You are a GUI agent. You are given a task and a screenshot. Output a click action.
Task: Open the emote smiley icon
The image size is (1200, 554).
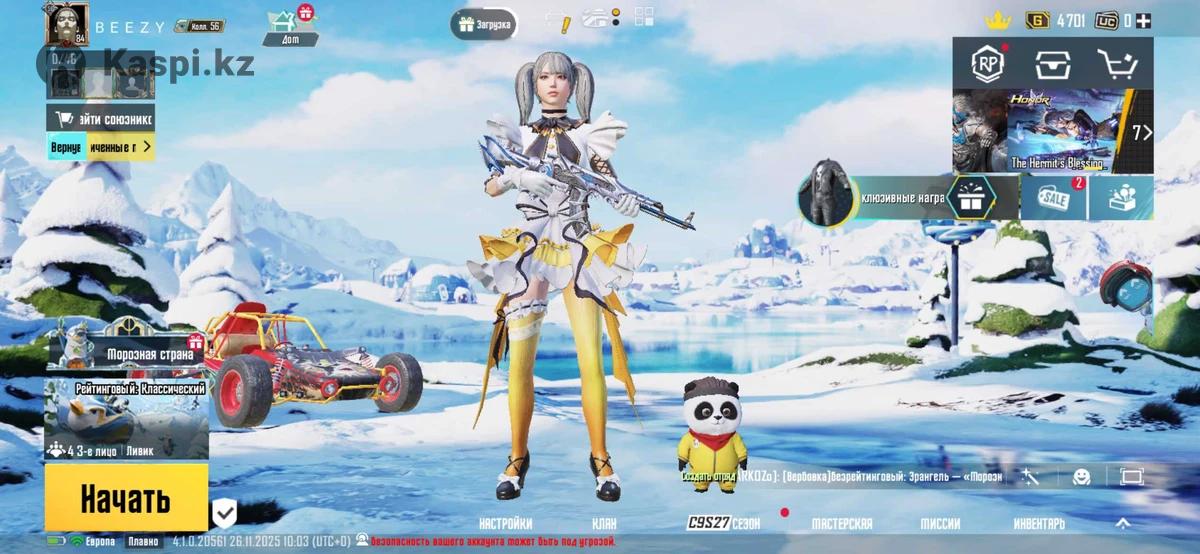[1081, 477]
